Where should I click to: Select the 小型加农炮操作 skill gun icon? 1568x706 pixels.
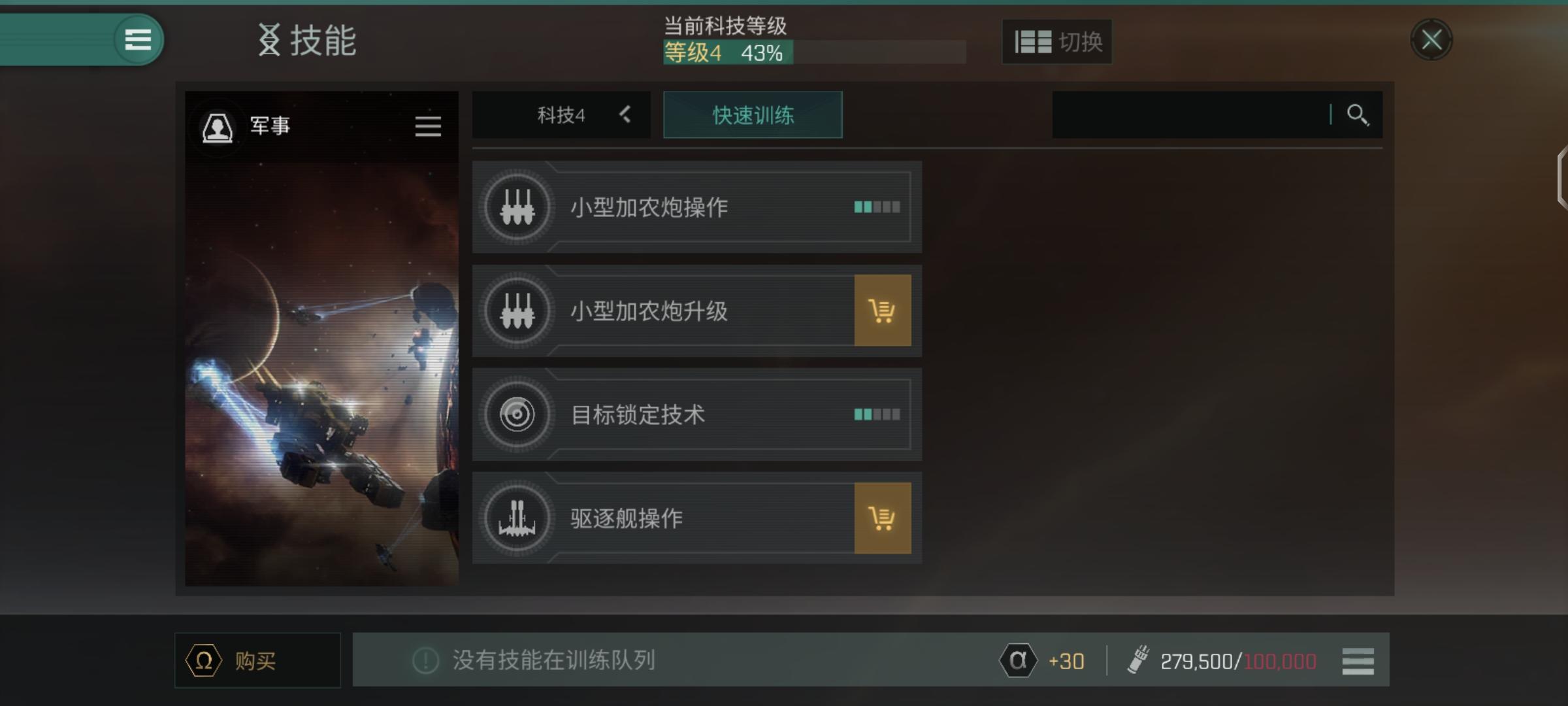coord(516,207)
